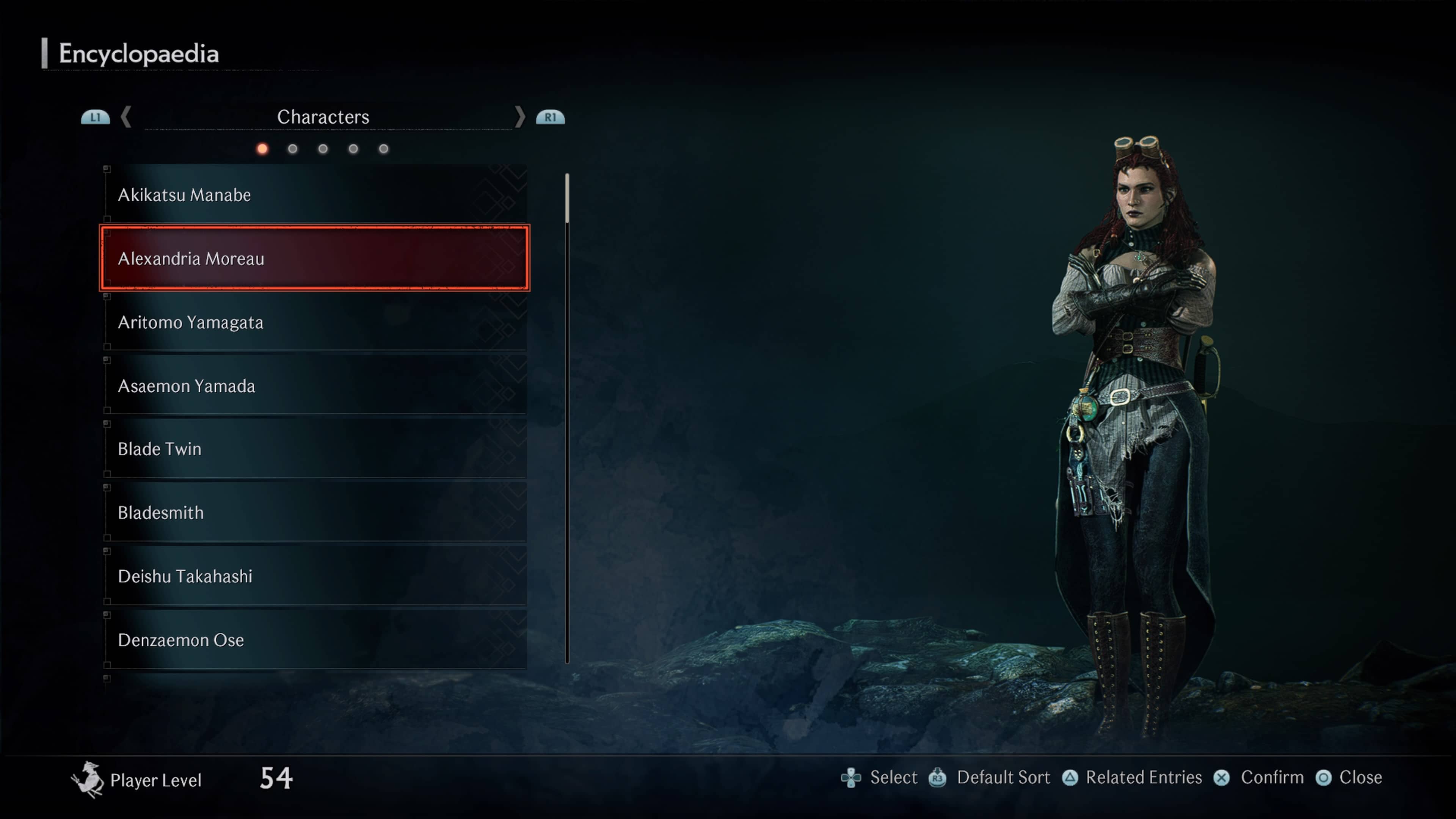The height and width of the screenshot is (819, 1456).
Task: Select the Bladesmith character entry
Action: pyautogui.click(x=314, y=513)
